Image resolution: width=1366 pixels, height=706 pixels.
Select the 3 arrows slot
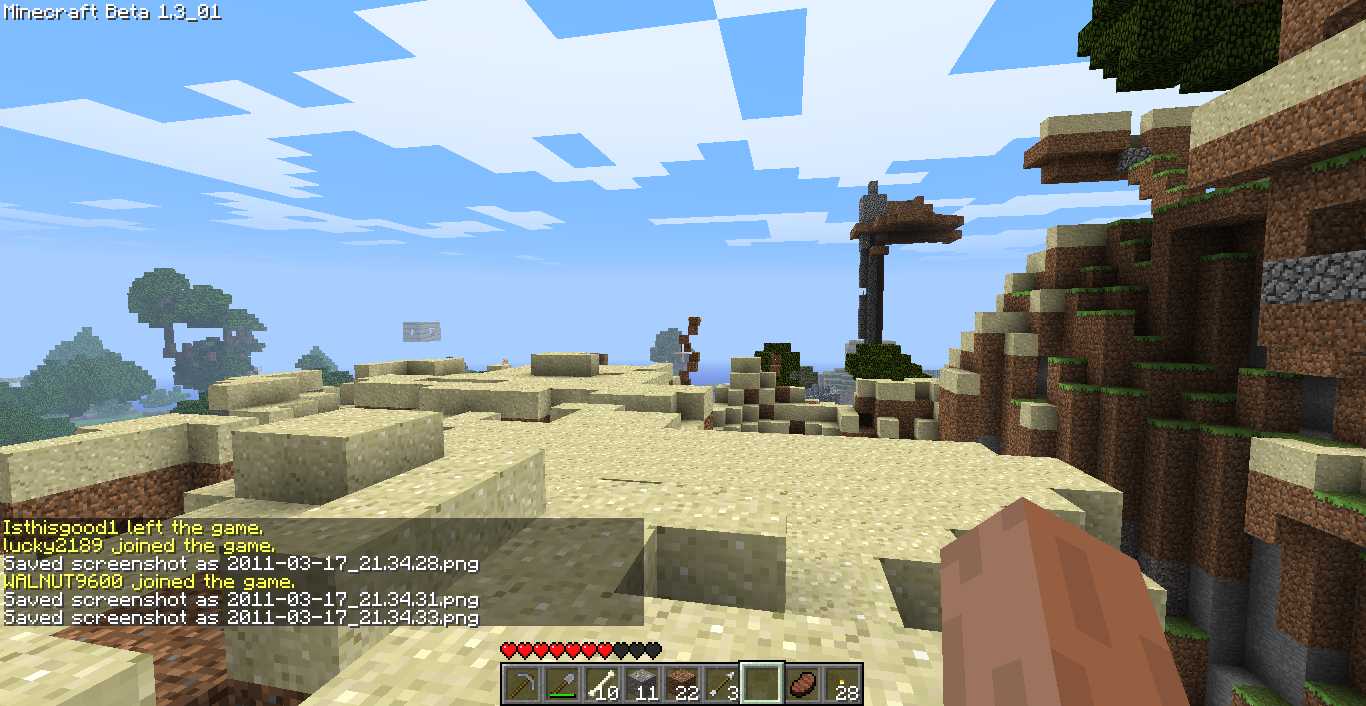(721, 685)
